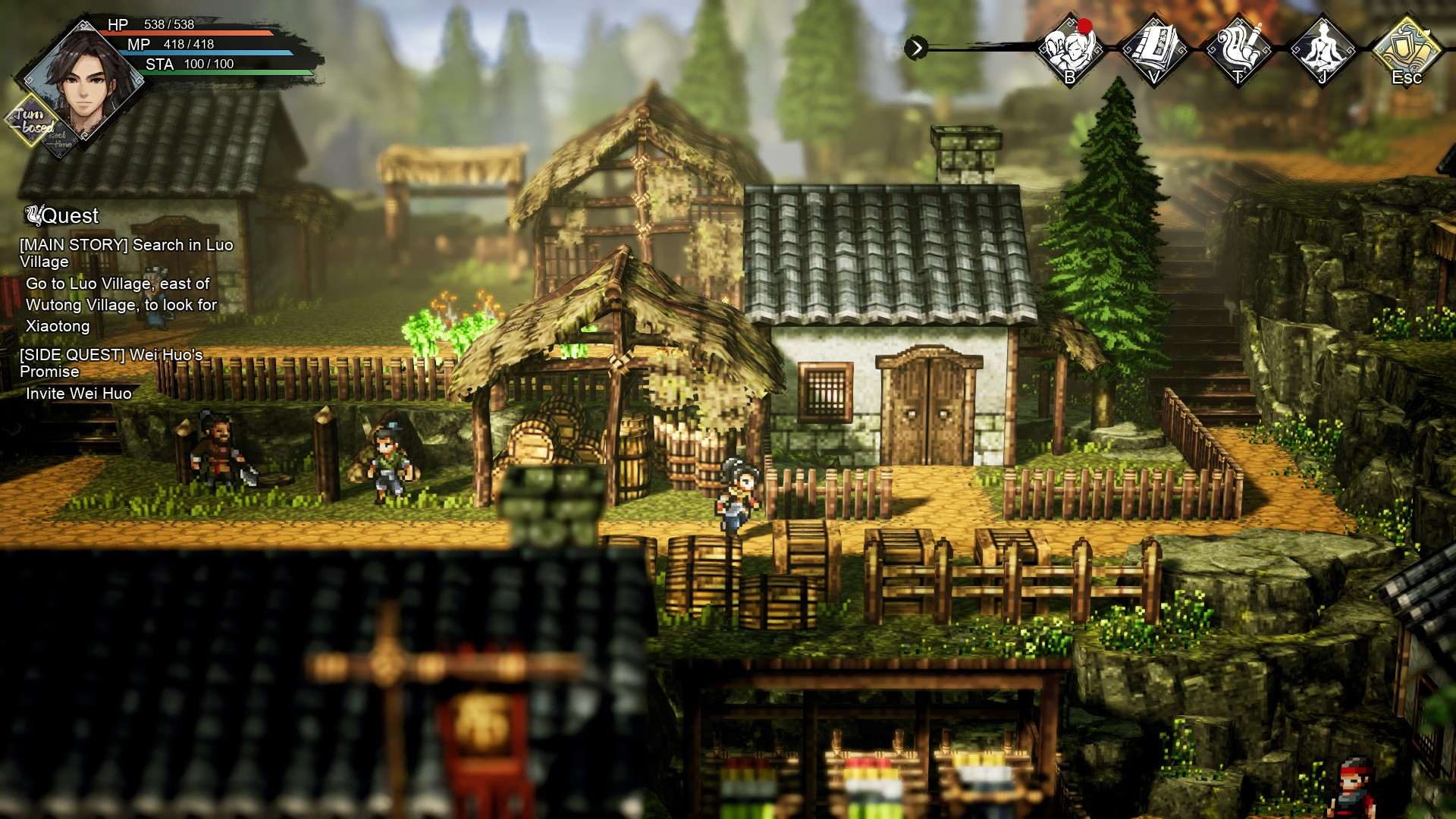Open the martial arts manual book icon
The image size is (1456, 819).
tap(1153, 49)
